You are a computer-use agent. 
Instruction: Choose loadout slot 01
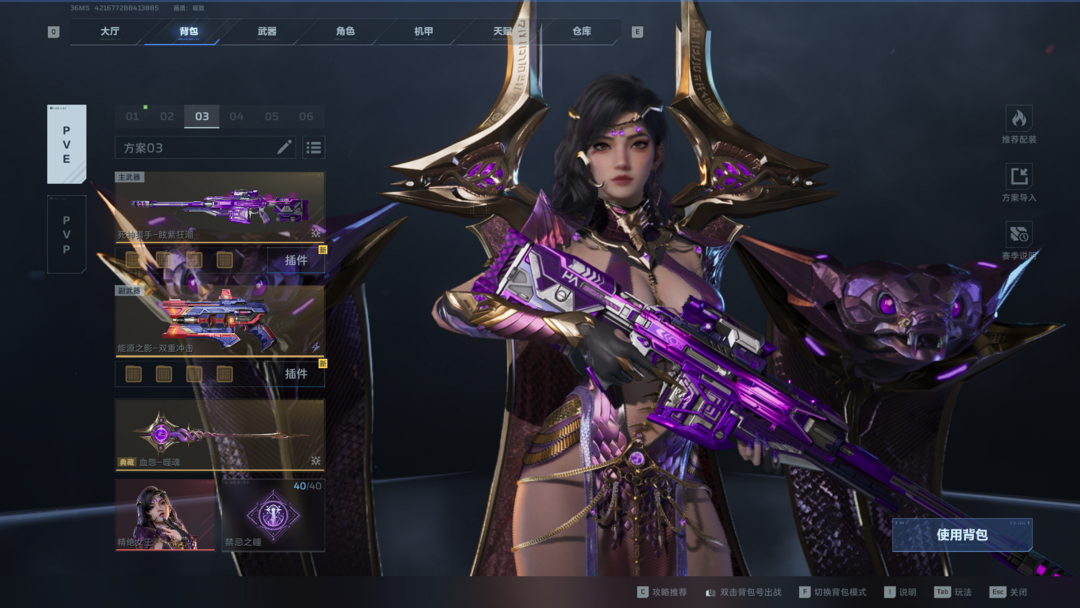[x=132, y=116]
